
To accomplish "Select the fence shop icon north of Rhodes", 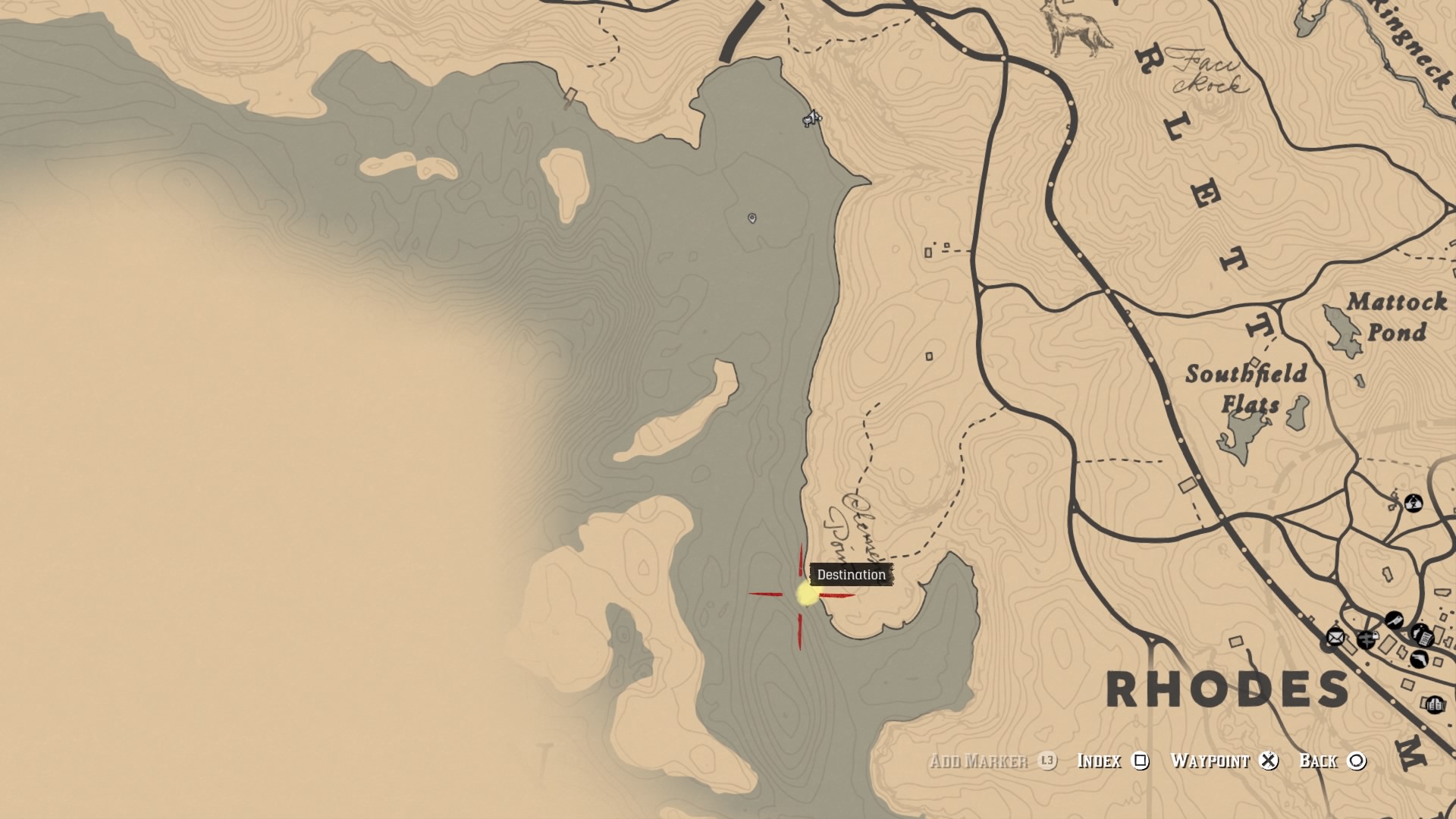I will [1414, 503].
